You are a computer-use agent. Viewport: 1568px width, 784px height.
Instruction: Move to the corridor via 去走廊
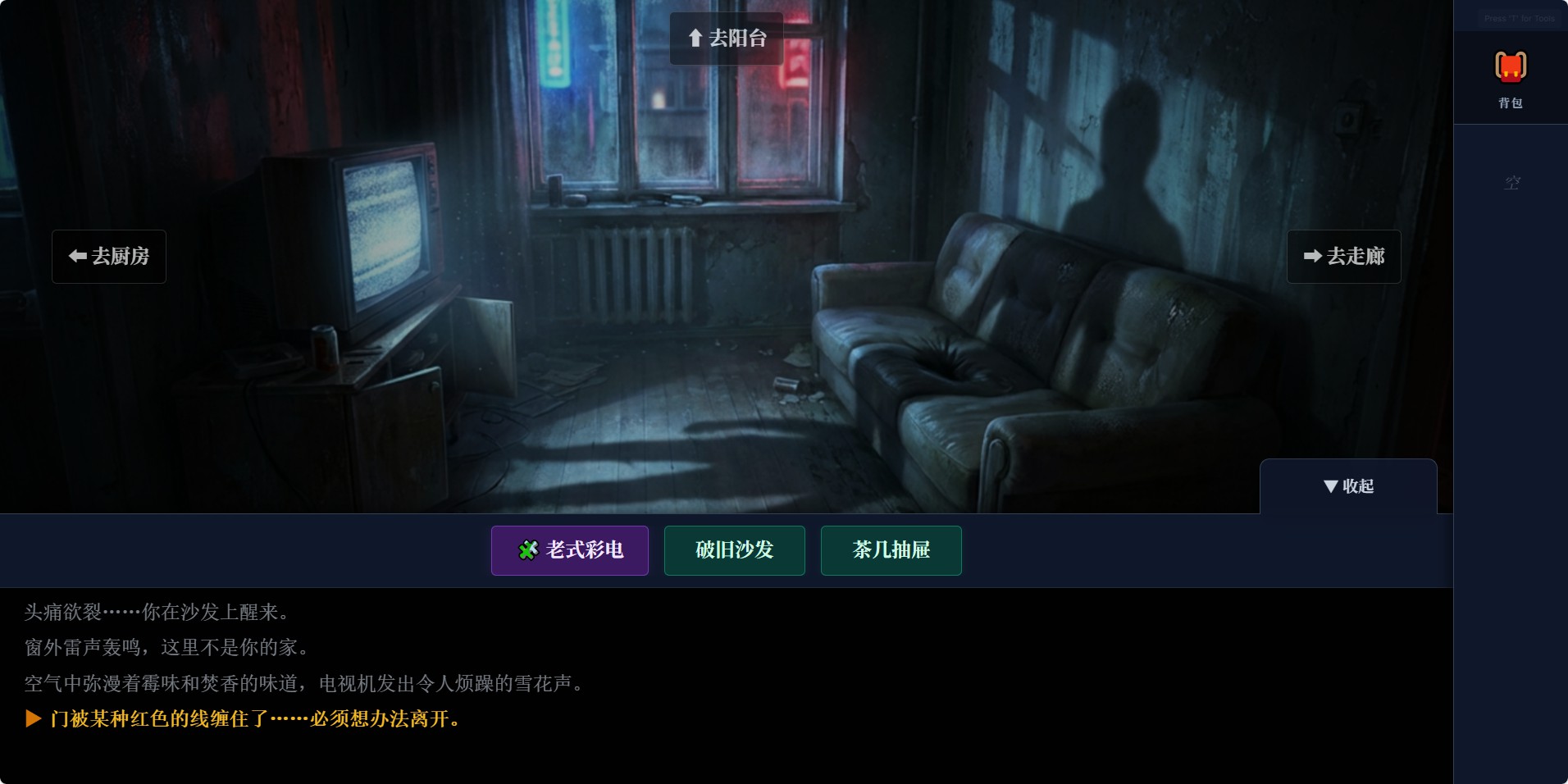(x=1343, y=256)
